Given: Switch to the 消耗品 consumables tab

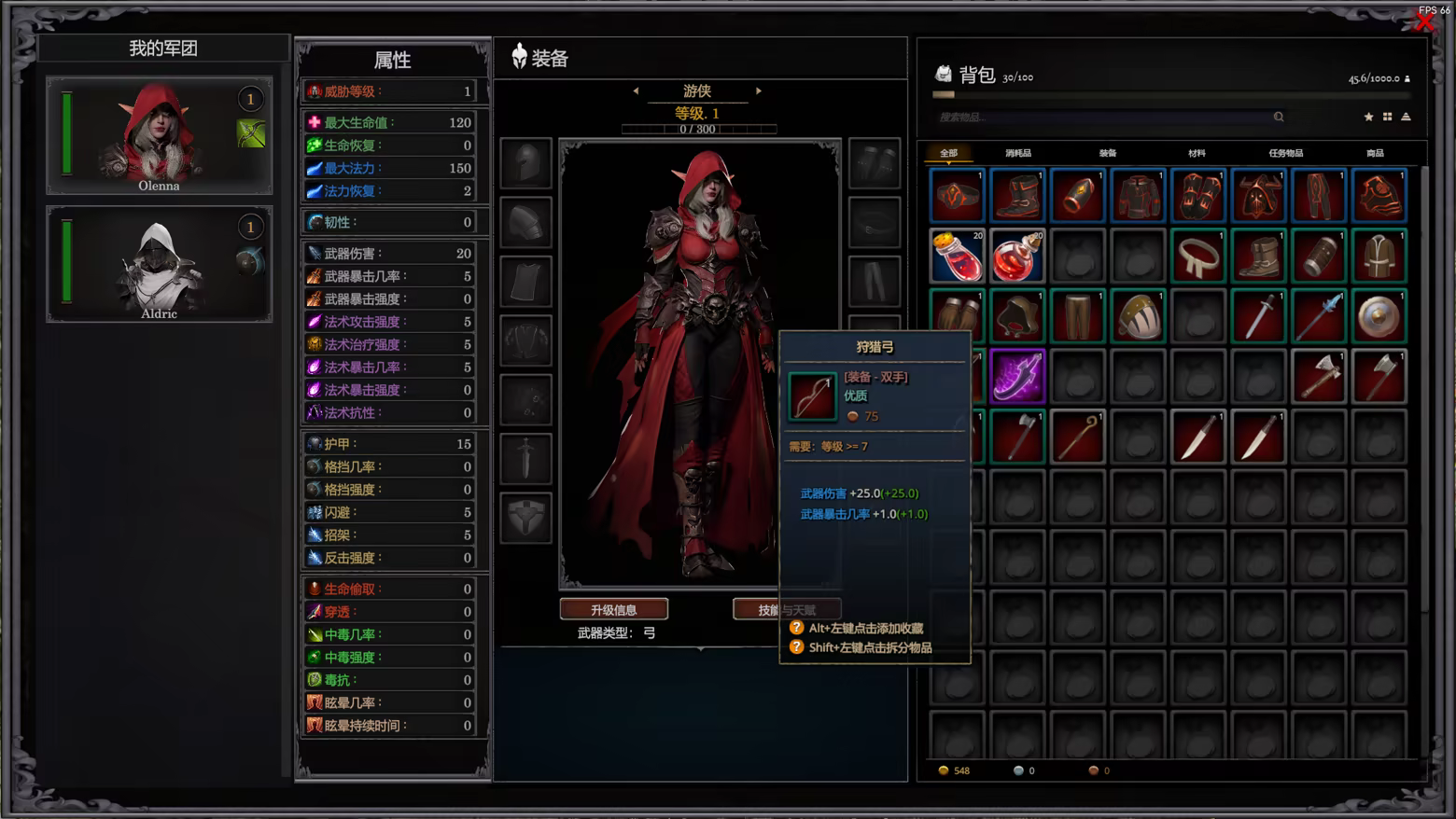Looking at the screenshot, I should coord(1017,152).
